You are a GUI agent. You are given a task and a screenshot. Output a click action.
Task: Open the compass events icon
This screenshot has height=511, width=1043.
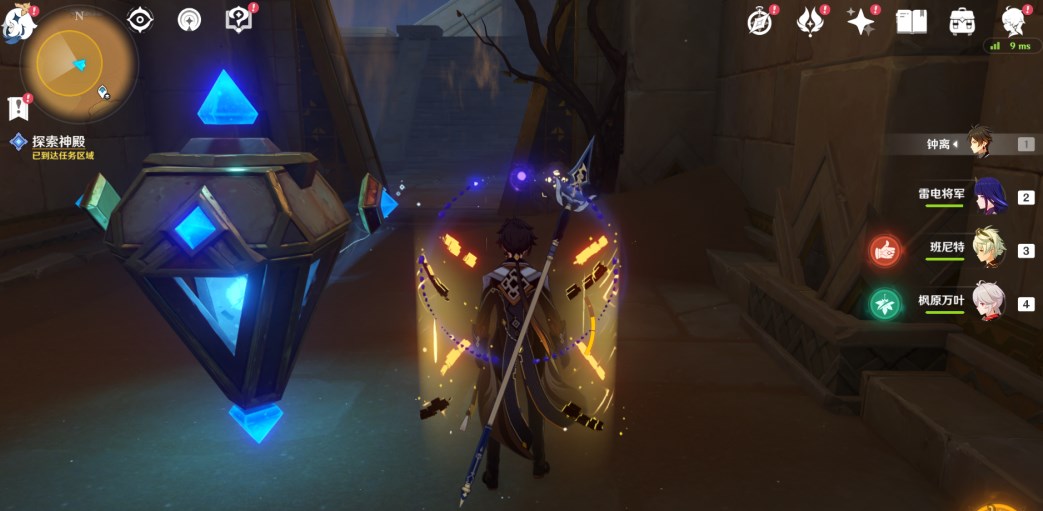coord(760,22)
